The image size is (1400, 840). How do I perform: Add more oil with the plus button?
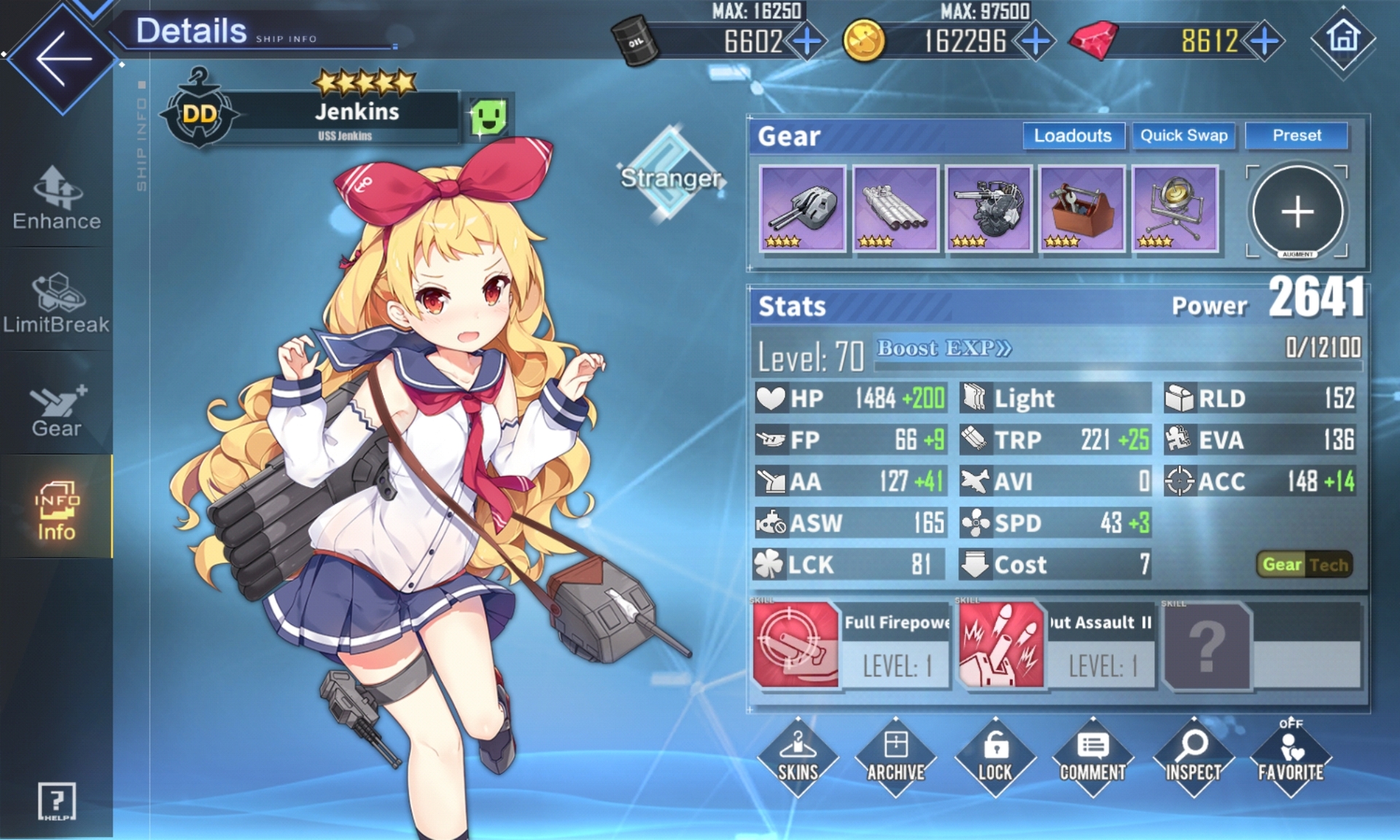click(806, 41)
